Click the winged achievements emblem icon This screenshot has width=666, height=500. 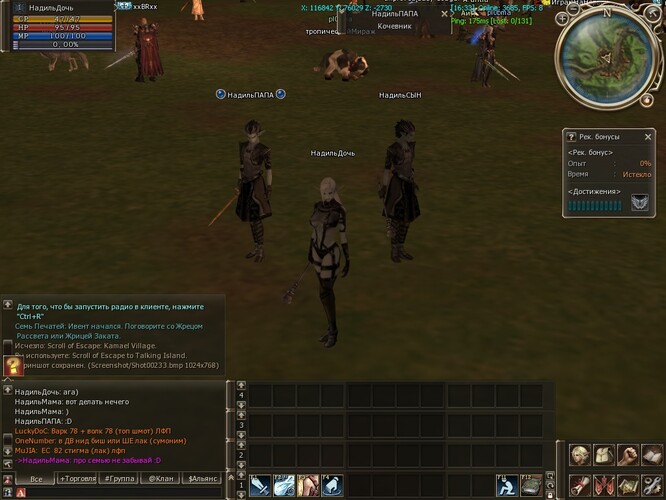[x=639, y=204]
